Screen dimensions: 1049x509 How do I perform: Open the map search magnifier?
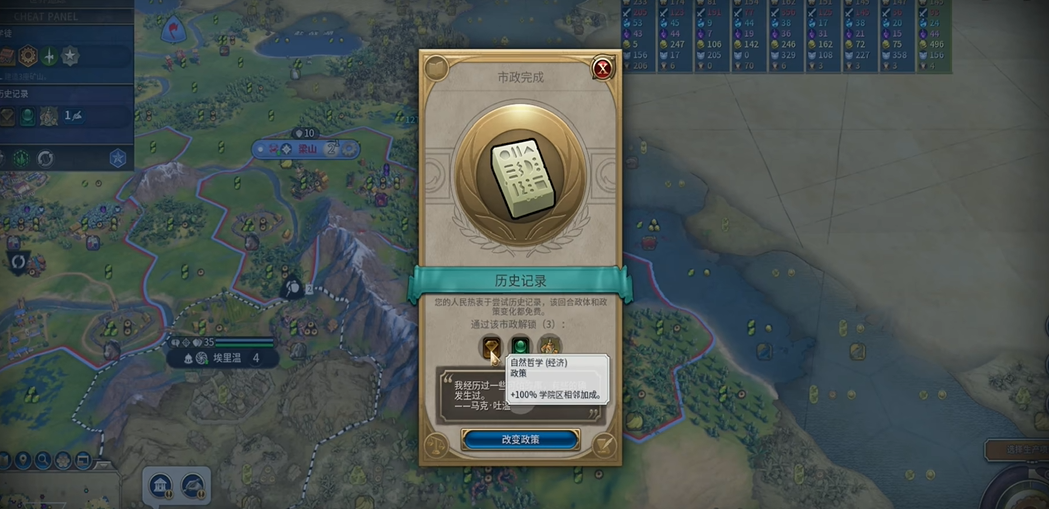(45, 460)
